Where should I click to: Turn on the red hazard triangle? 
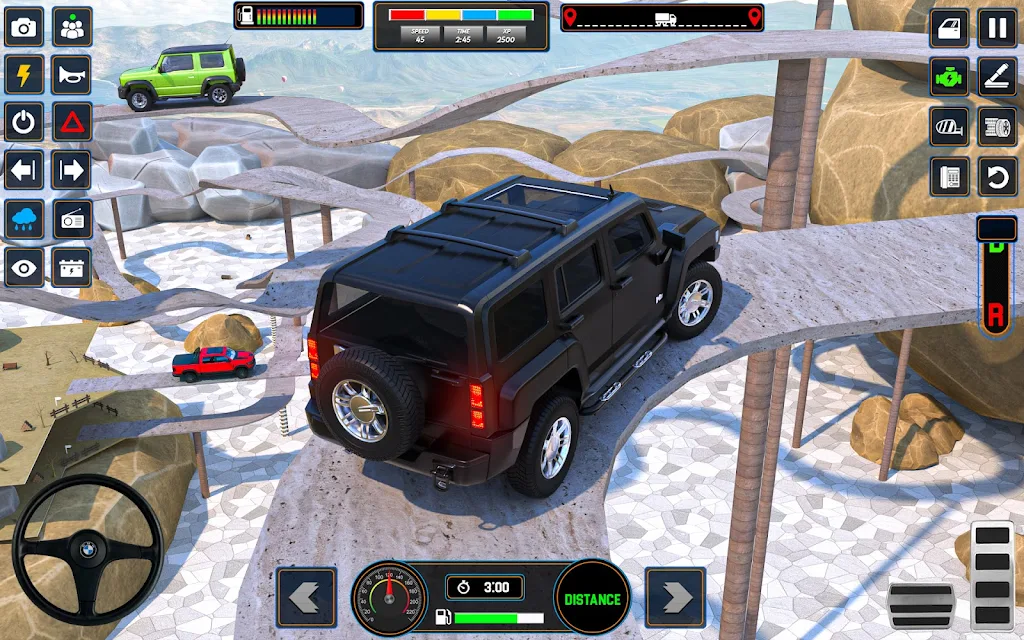coord(72,122)
